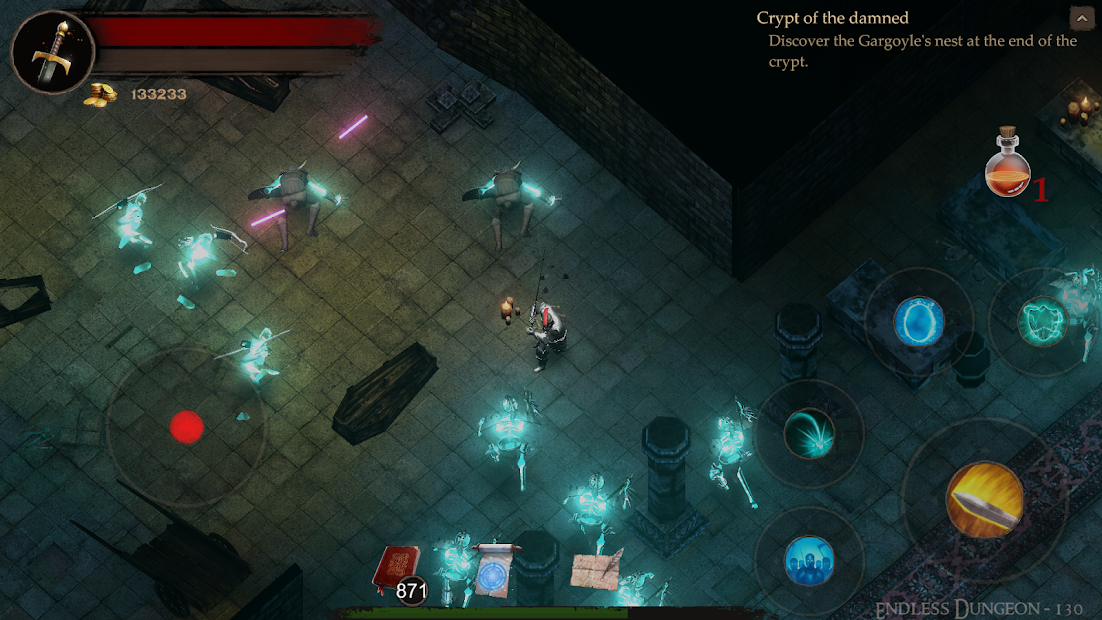Activate the teal shield ability

coord(1042,322)
